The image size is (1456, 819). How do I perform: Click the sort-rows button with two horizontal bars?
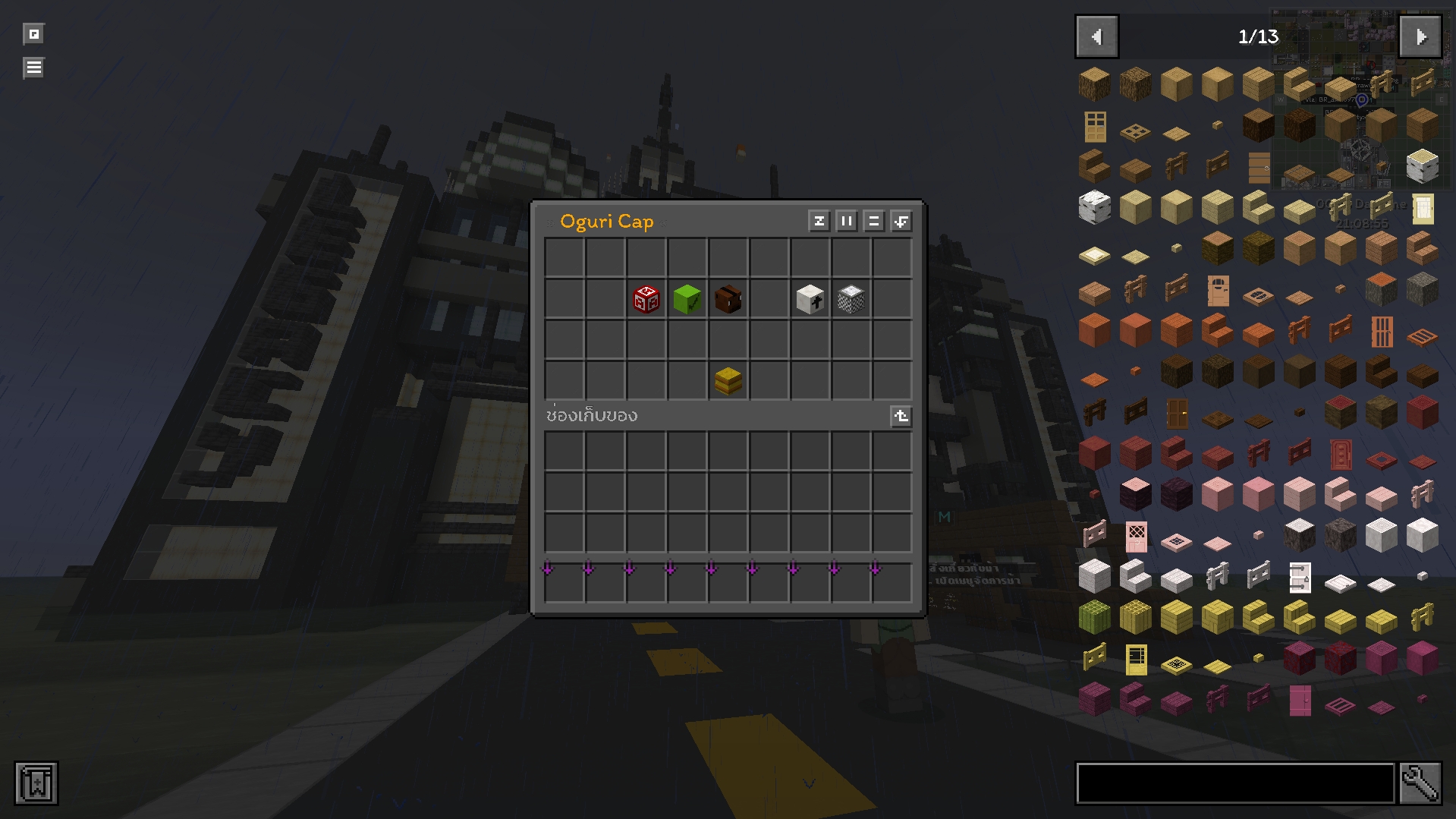click(x=873, y=221)
